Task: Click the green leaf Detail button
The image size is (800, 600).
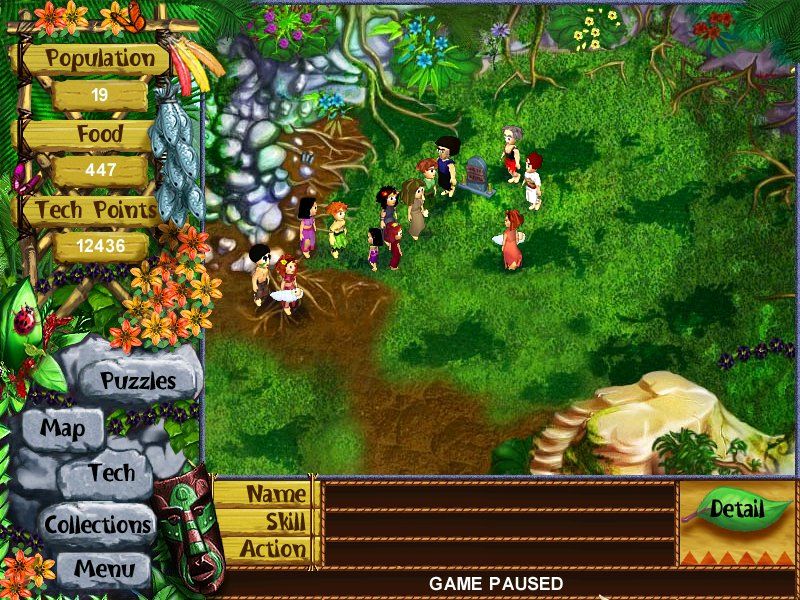Action: [737, 508]
